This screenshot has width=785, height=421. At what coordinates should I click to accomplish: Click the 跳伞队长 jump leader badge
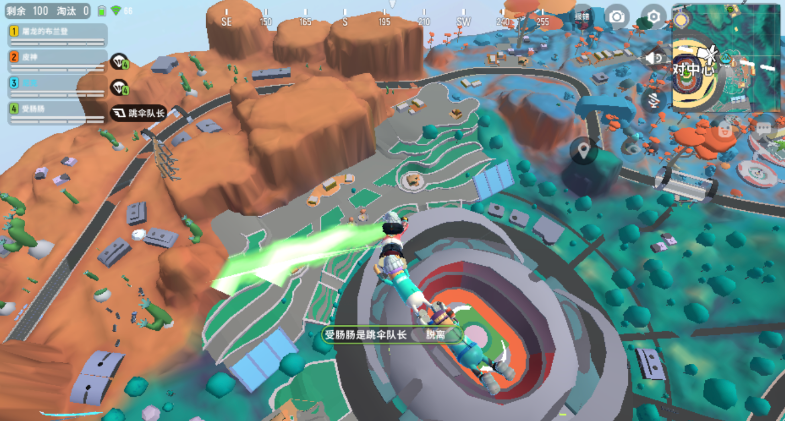coord(137,114)
